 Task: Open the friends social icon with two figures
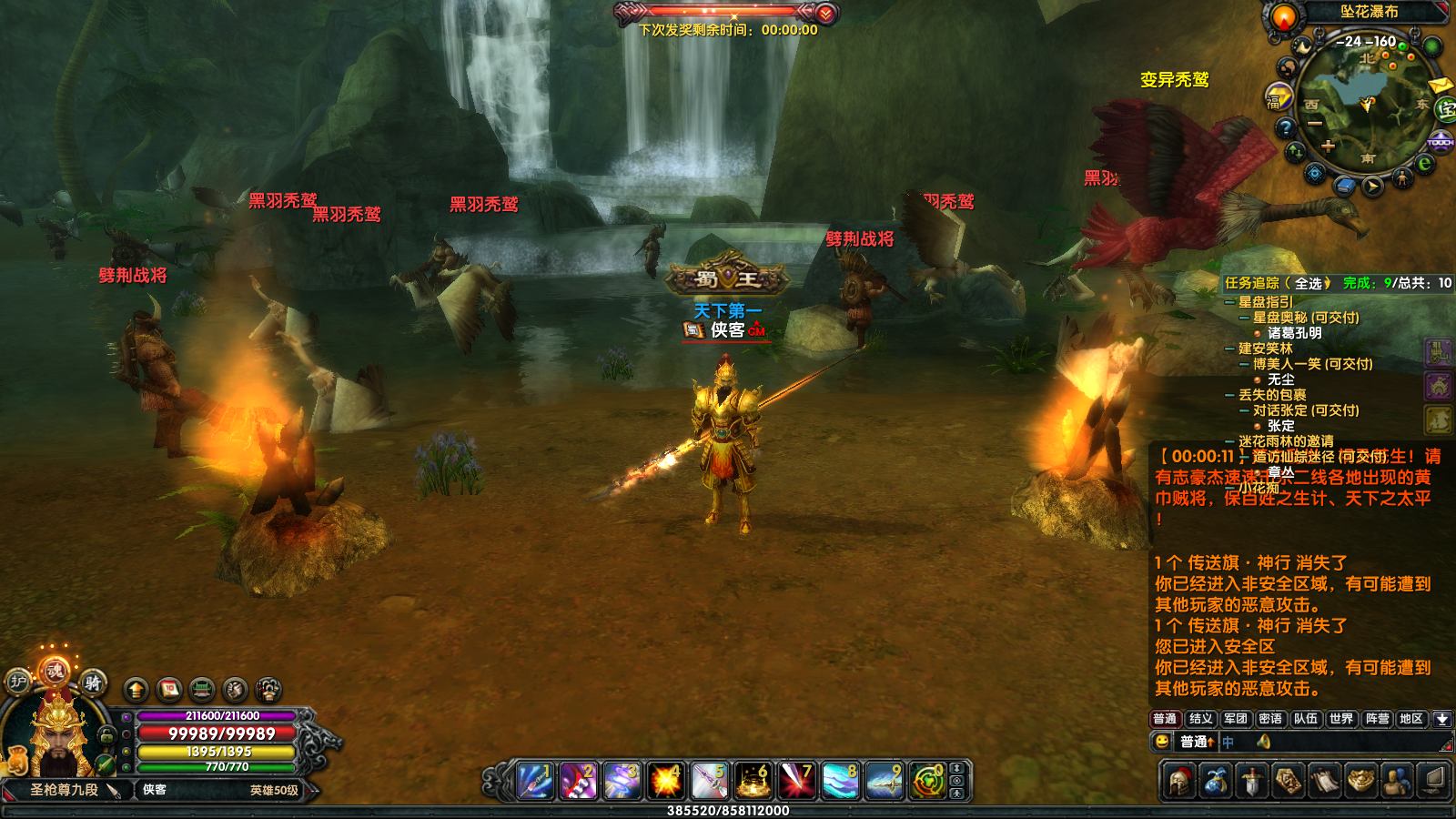1397,781
